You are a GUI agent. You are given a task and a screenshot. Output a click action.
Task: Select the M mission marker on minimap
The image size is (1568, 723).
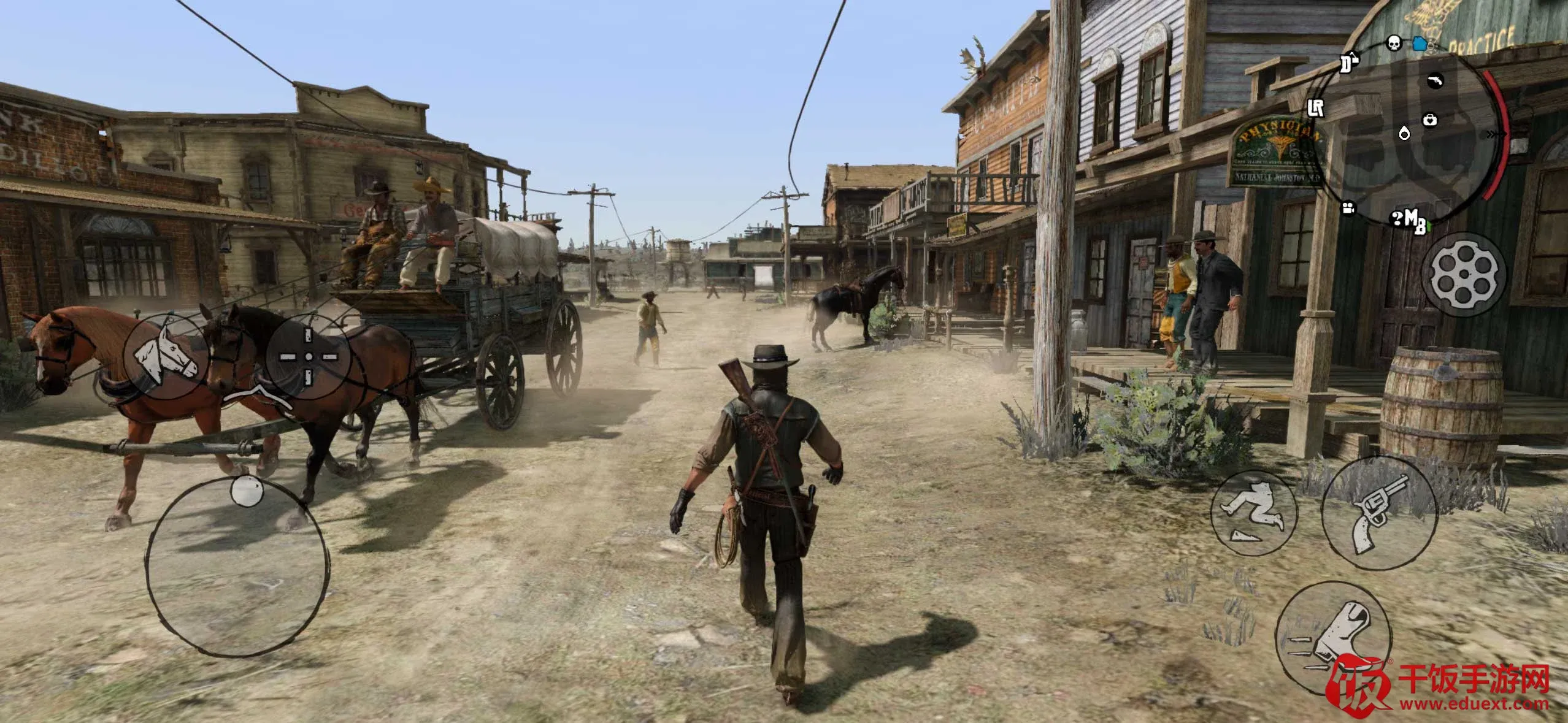[1410, 217]
